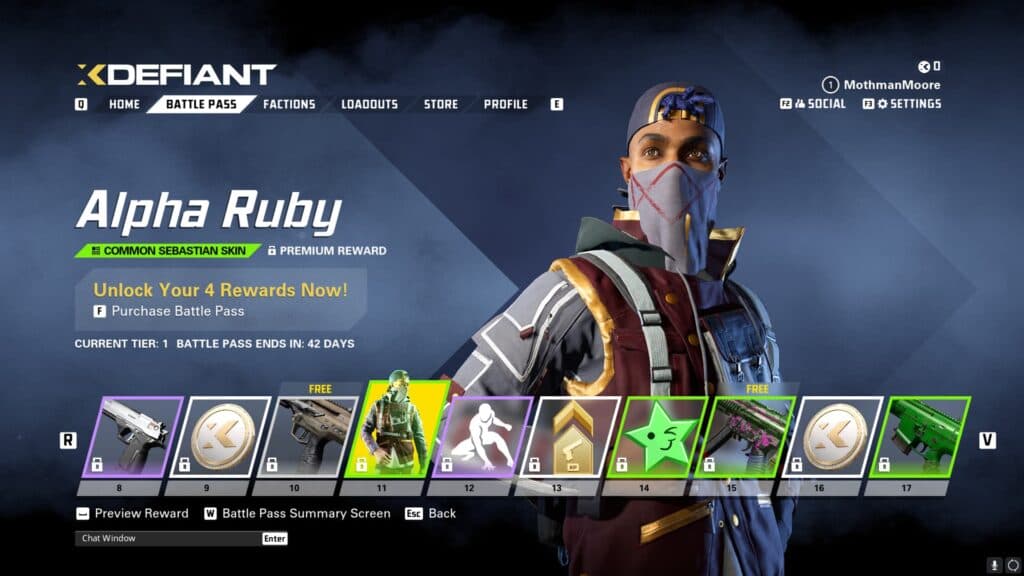The height and width of the screenshot is (576, 1024).
Task: Open the Loadouts tab
Action: tap(369, 104)
